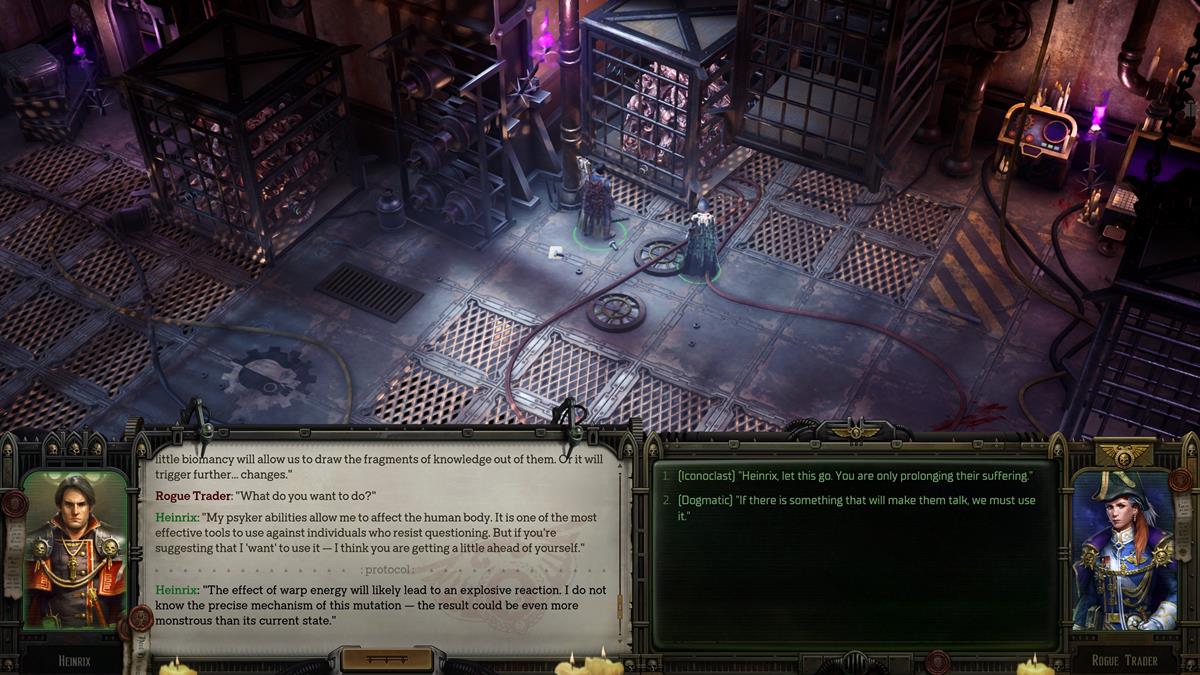Click the brass handle below the dialogue log
This screenshot has height=675, width=1200.
point(387,660)
